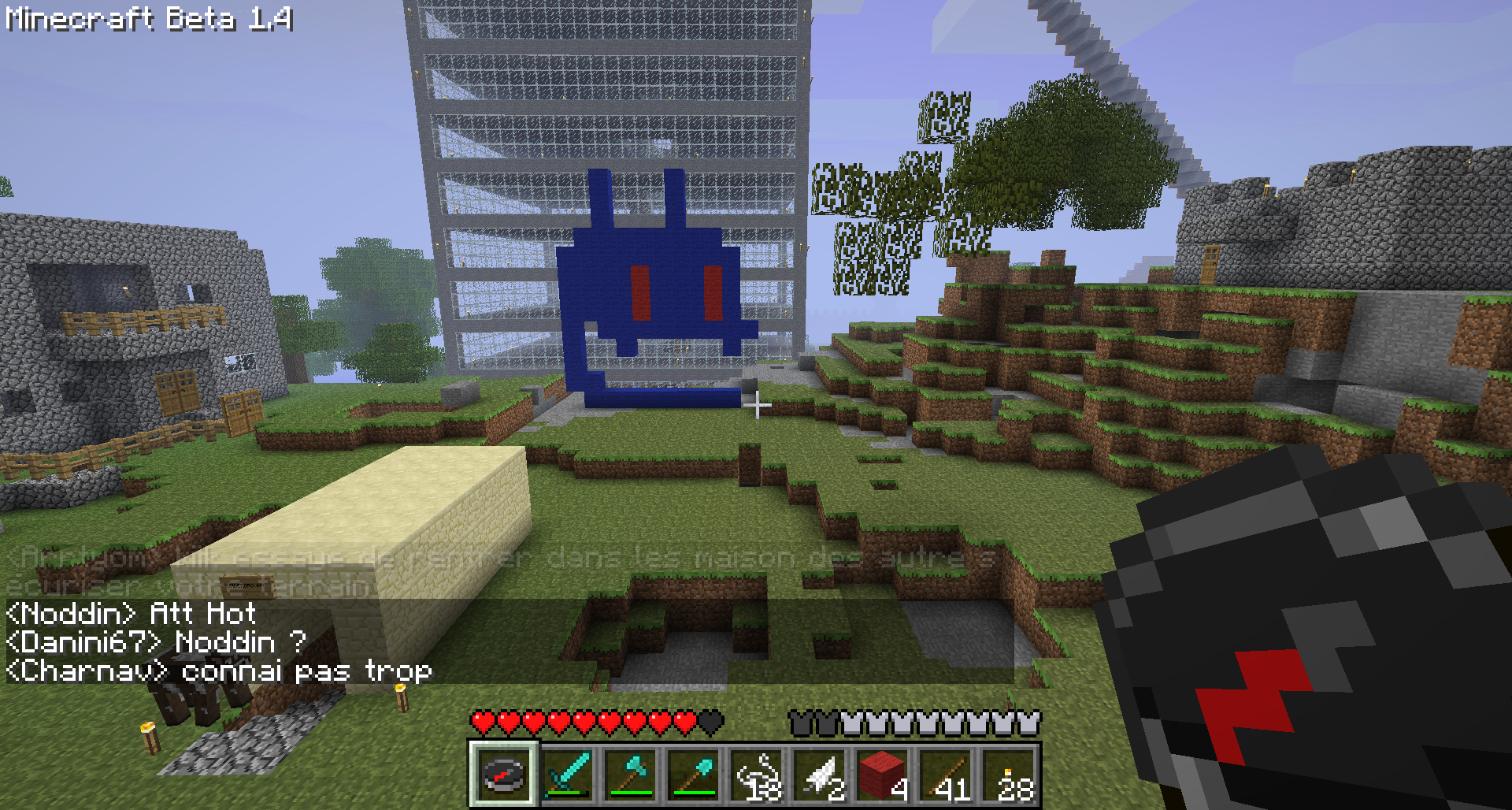Viewport: 1512px width, 810px height.
Task: Switch to the diamond sword slot
Action: [567, 775]
